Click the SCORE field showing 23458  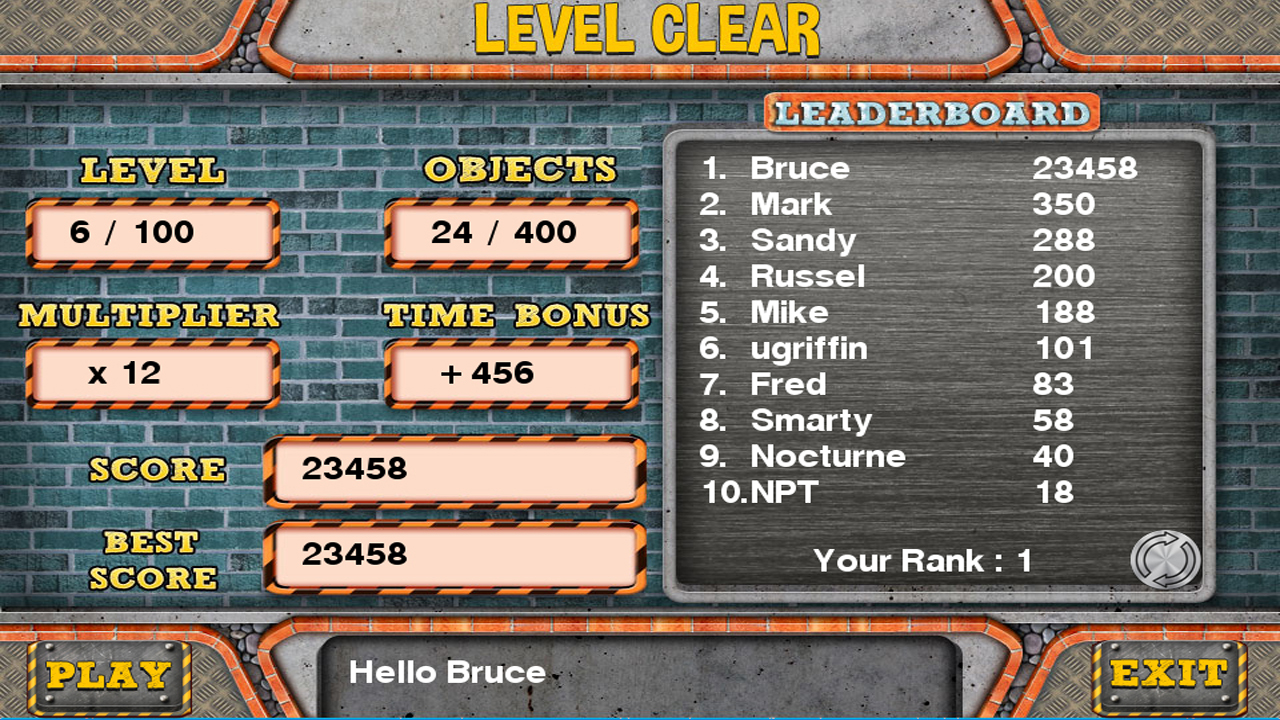[452, 469]
